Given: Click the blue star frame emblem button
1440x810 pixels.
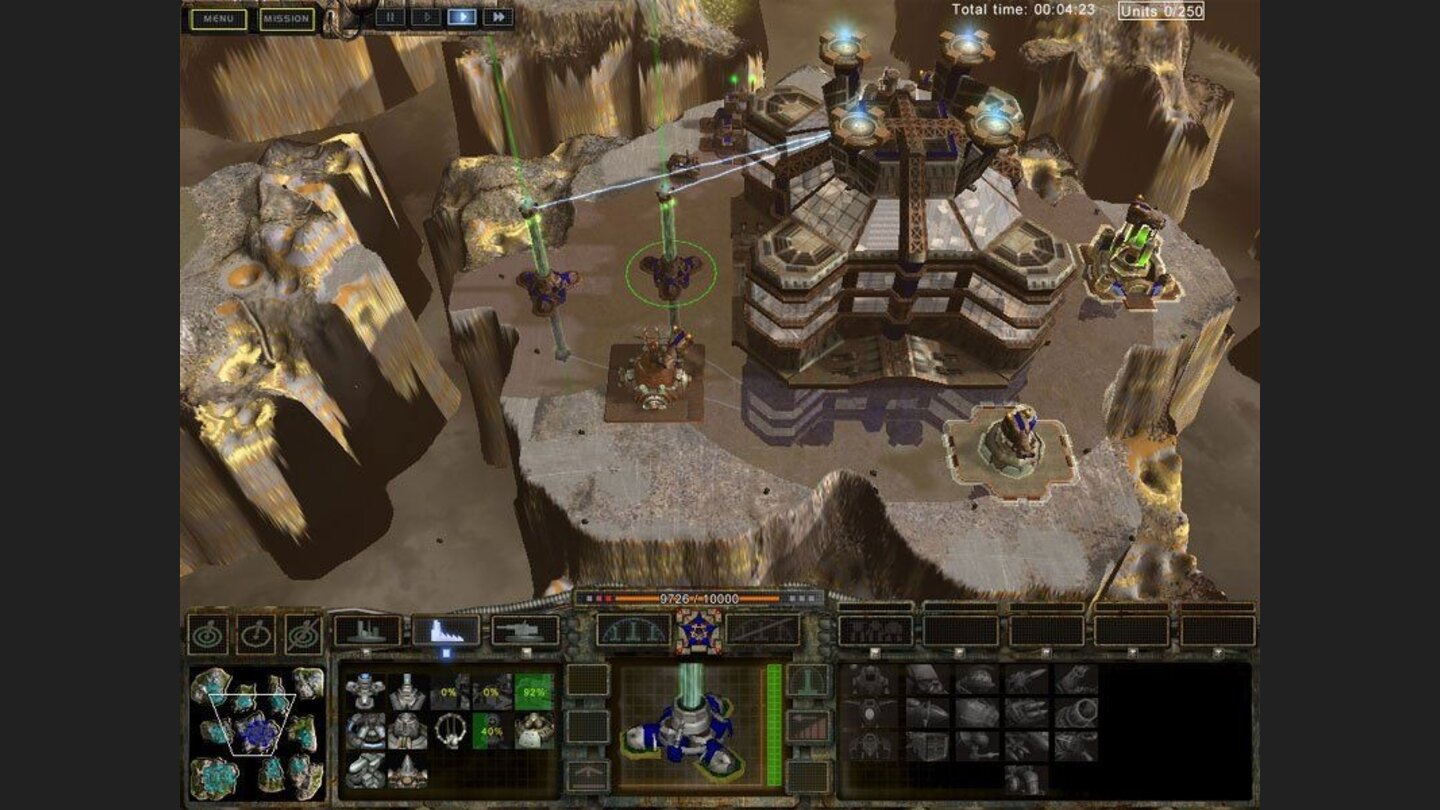Looking at the screenshot, I should pyautogui.click(x=698, y=630).
